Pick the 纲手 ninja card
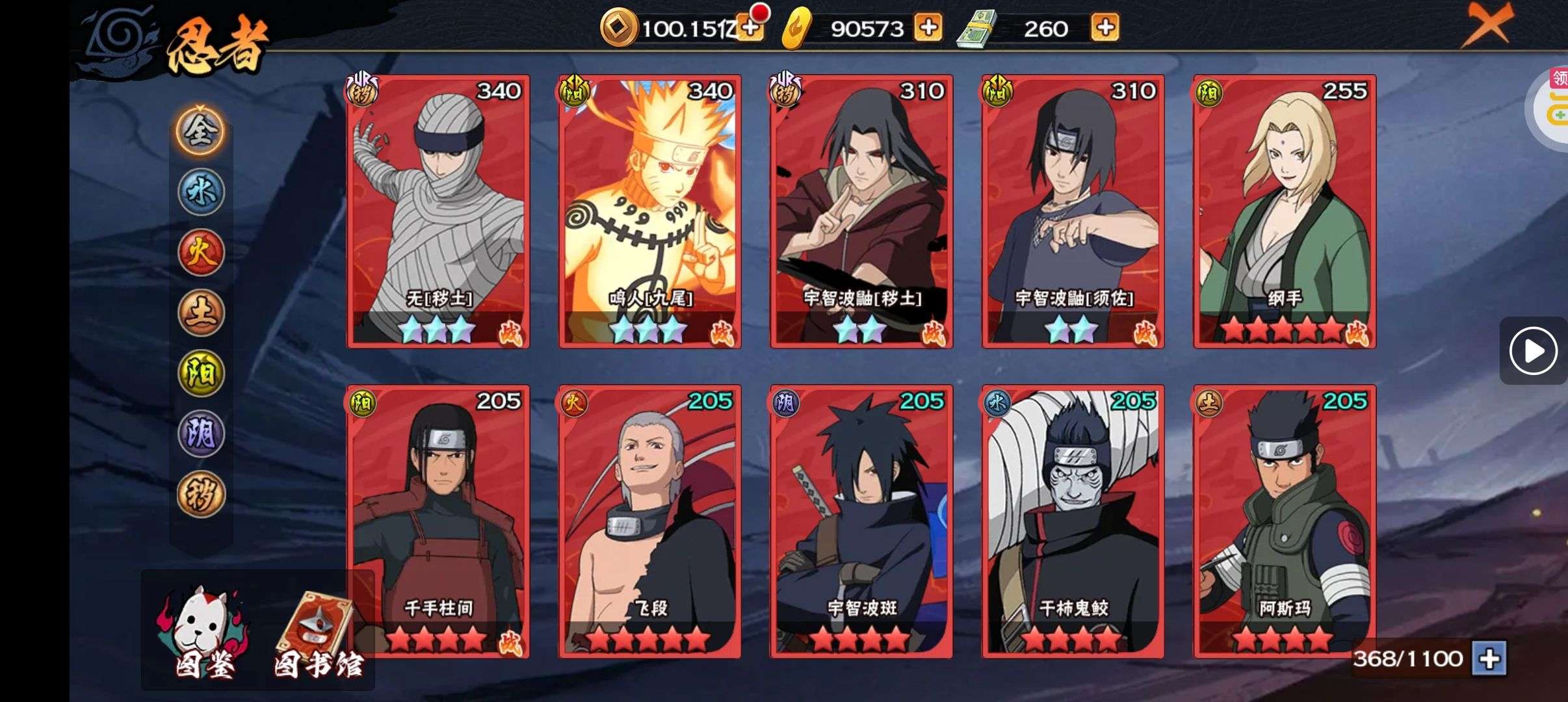This screenshot has height=702, width=1568. pyautogui.click(x=1285, y=211)
